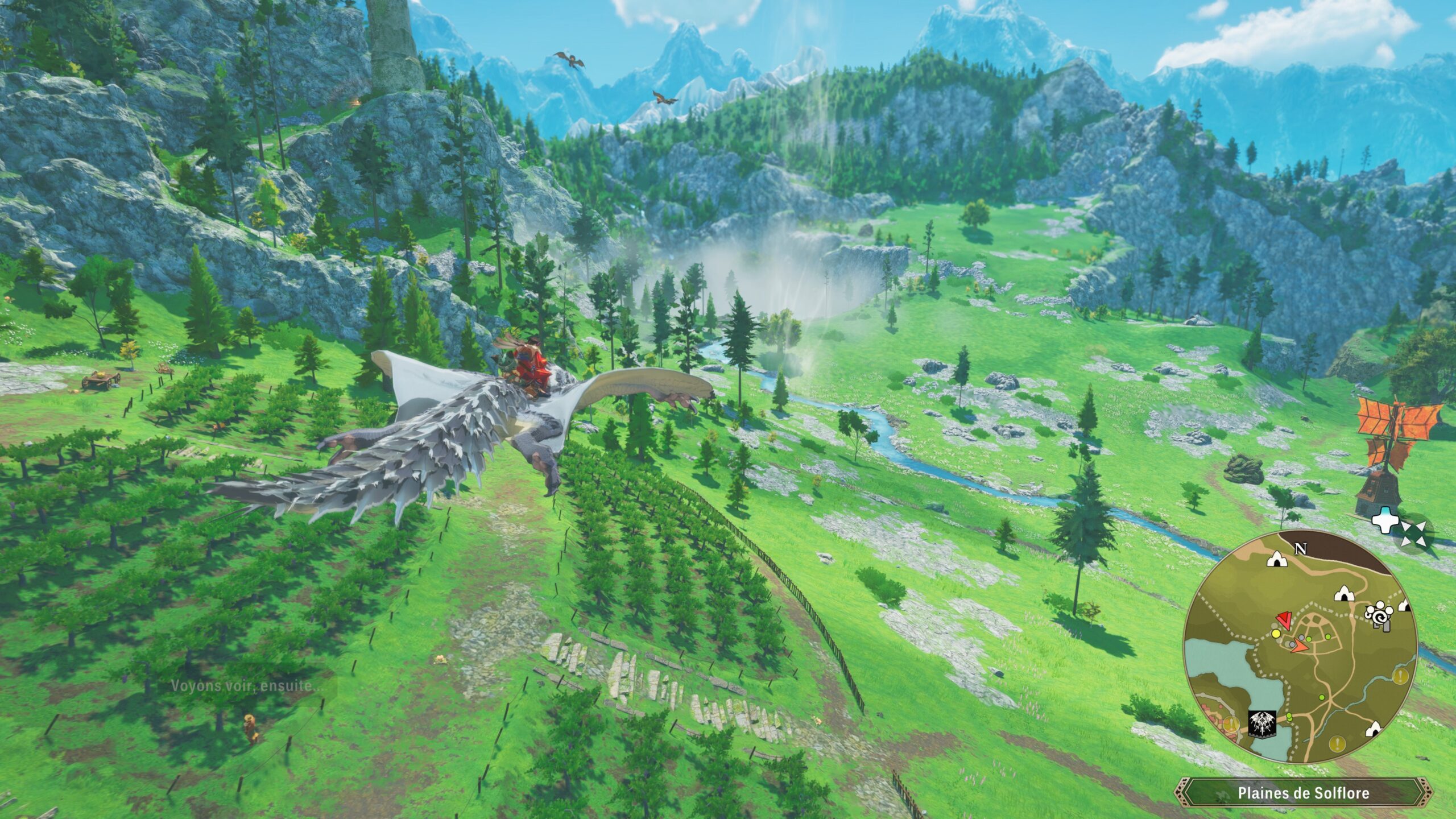Select the yellow quest dot on the minimap
The width and height of the screenshot is (1456, 819).
[x=1276, y=634]
